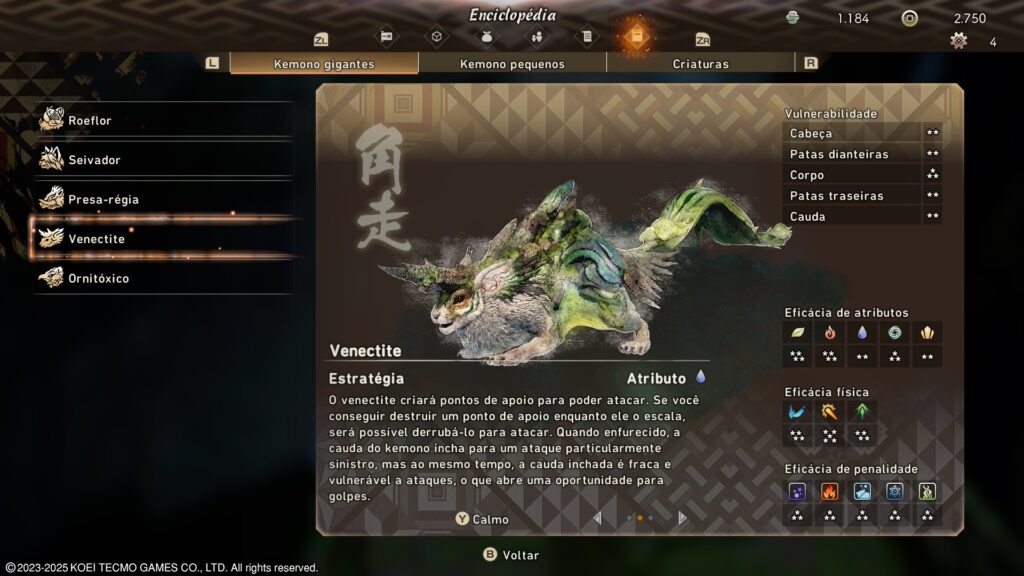Screen dimensions: 1024x576
Task: Click the left arrow to previous page
Action: [x=598, y=518]
